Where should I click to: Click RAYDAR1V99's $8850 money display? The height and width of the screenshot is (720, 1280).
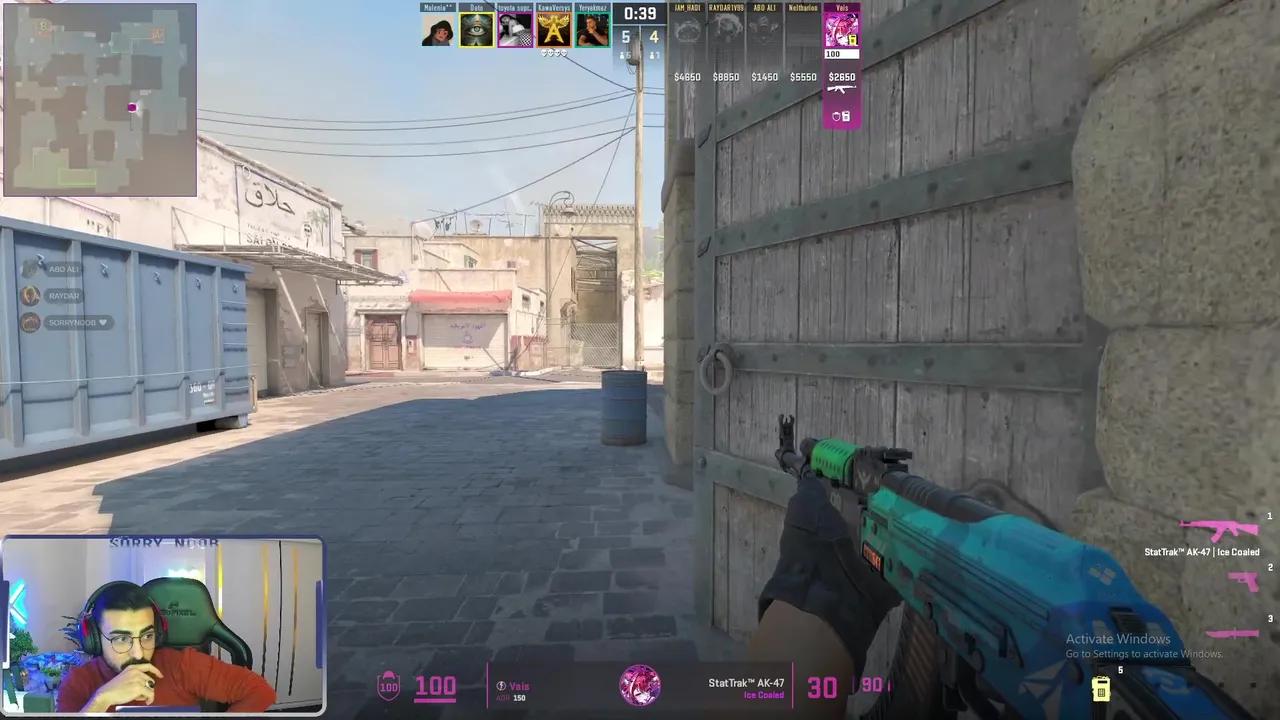pos(726,77)
